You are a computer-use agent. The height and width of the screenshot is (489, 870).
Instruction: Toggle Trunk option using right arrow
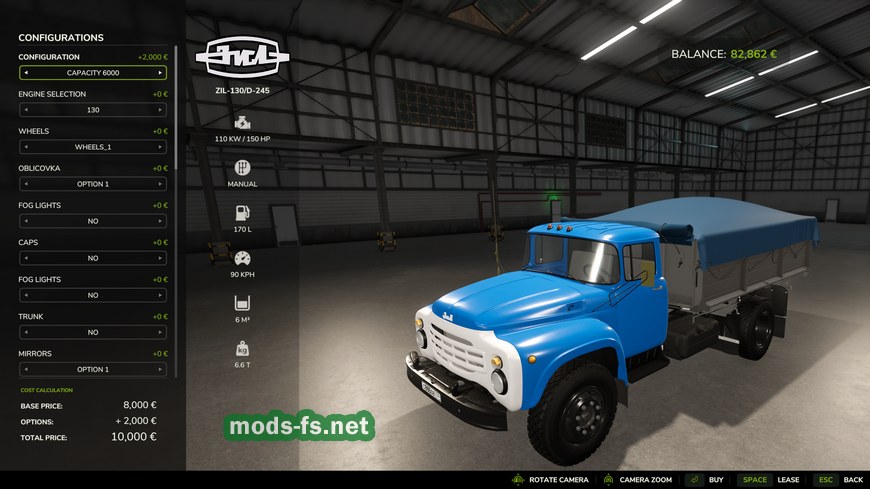click(159, 332)
